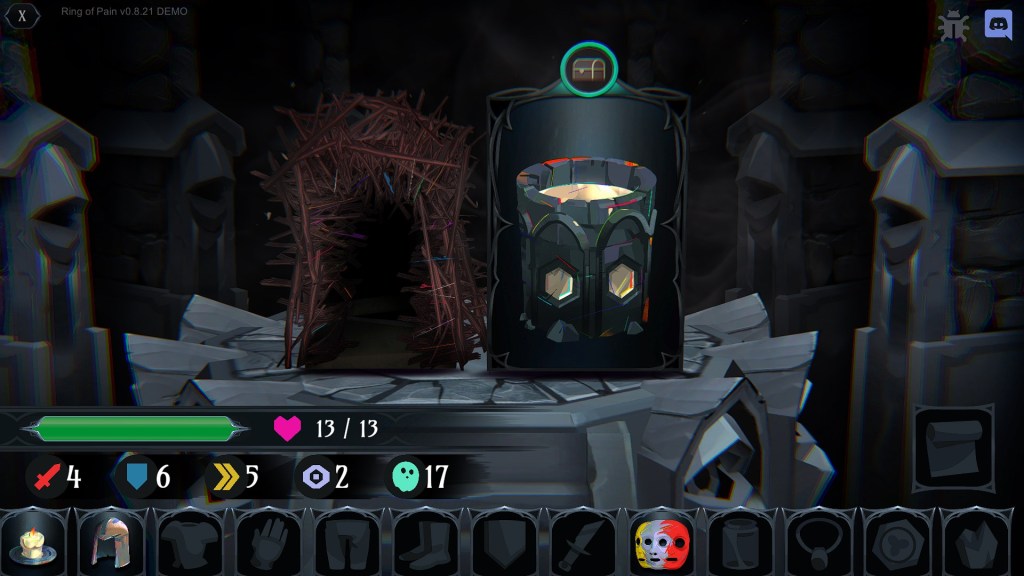Close the screen with the X button
Viewport: 1024px width, 576px height.
[22, 15]
